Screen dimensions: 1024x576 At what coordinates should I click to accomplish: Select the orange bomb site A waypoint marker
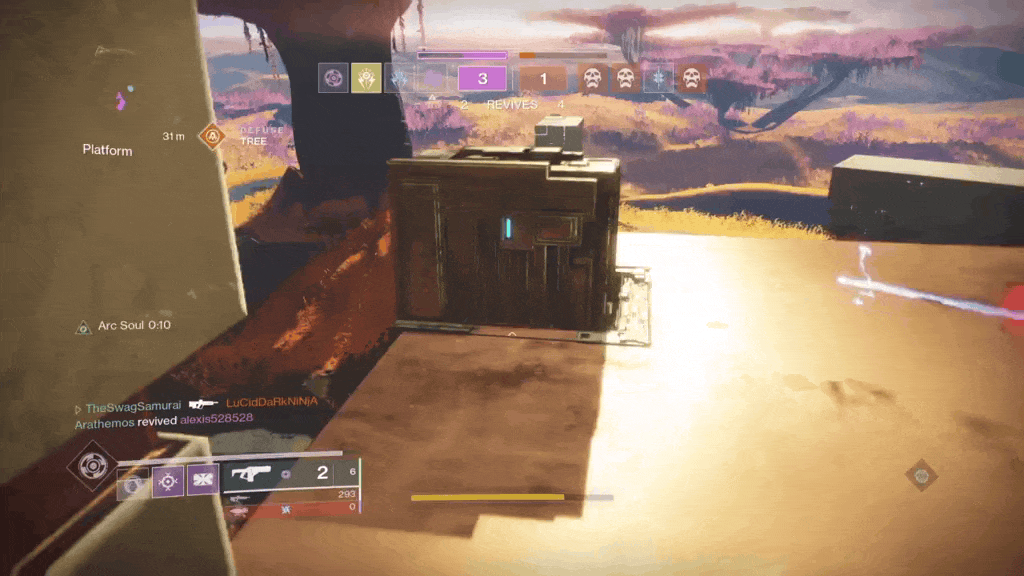coord(212,135)
